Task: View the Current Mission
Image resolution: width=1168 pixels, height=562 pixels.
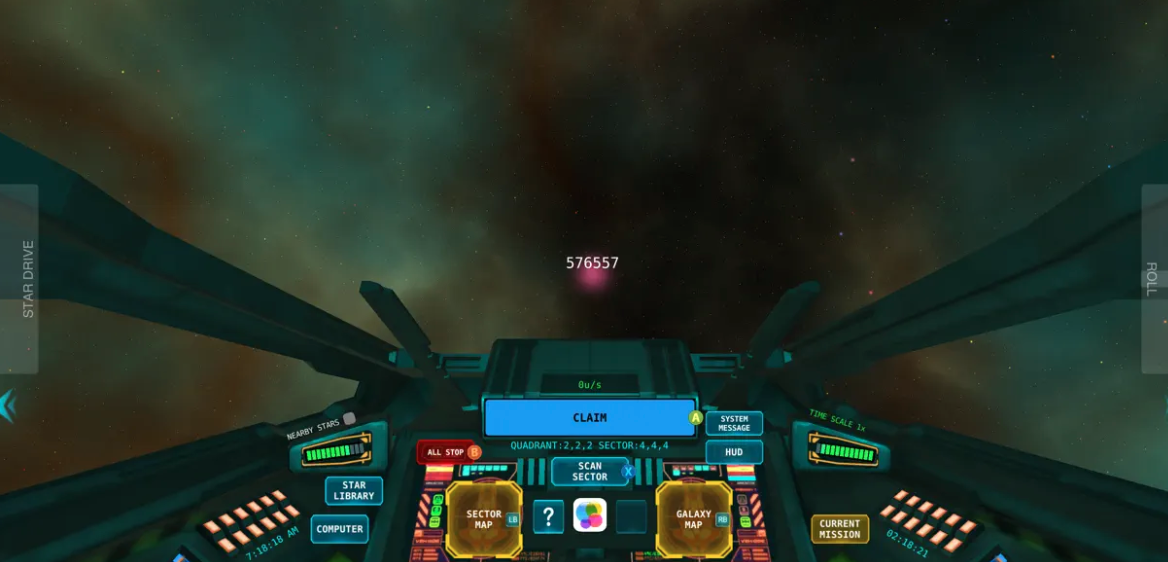Action: coord(840,529)
